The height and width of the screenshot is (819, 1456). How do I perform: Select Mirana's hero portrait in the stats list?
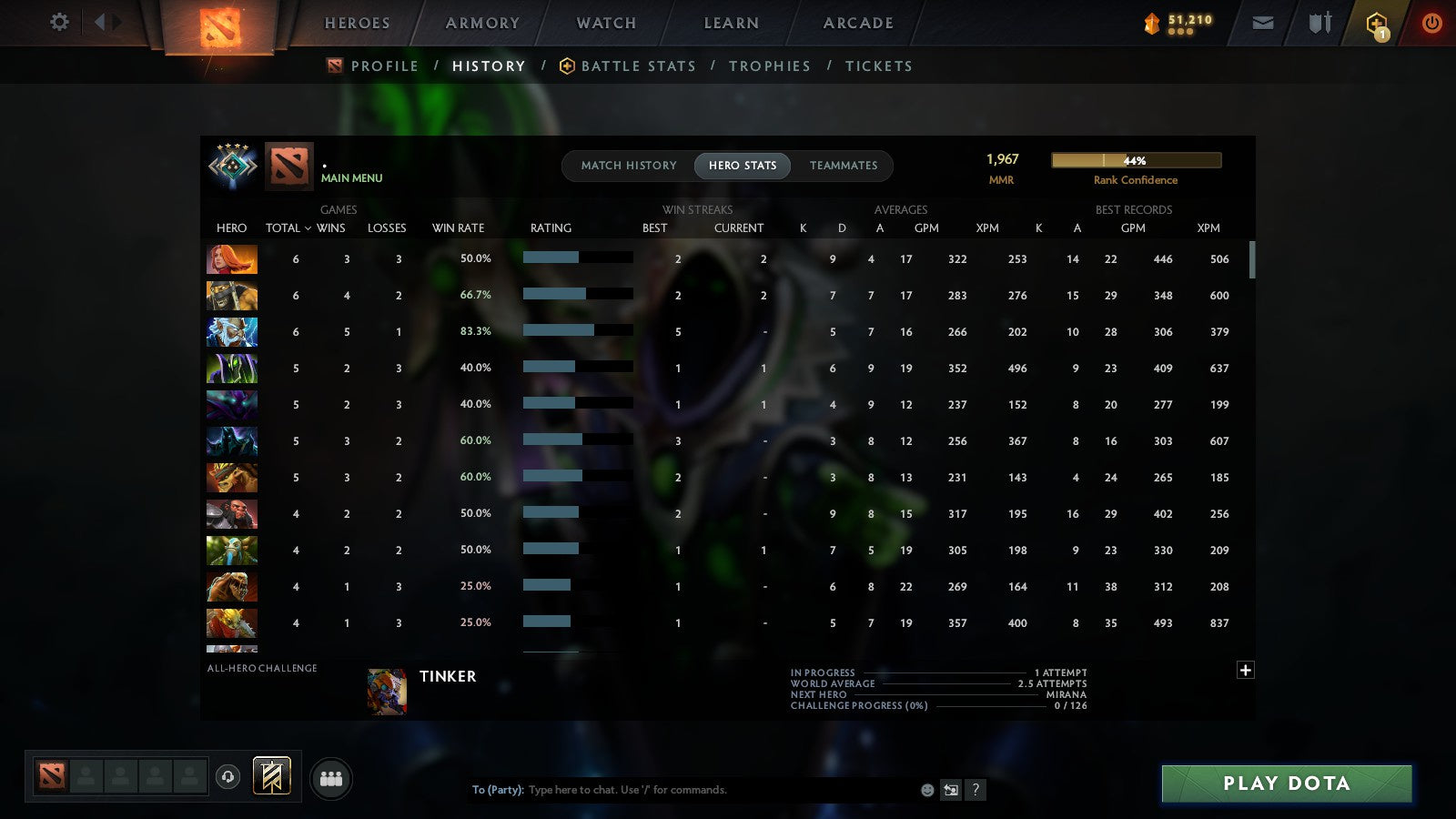(x=231, y=258)
